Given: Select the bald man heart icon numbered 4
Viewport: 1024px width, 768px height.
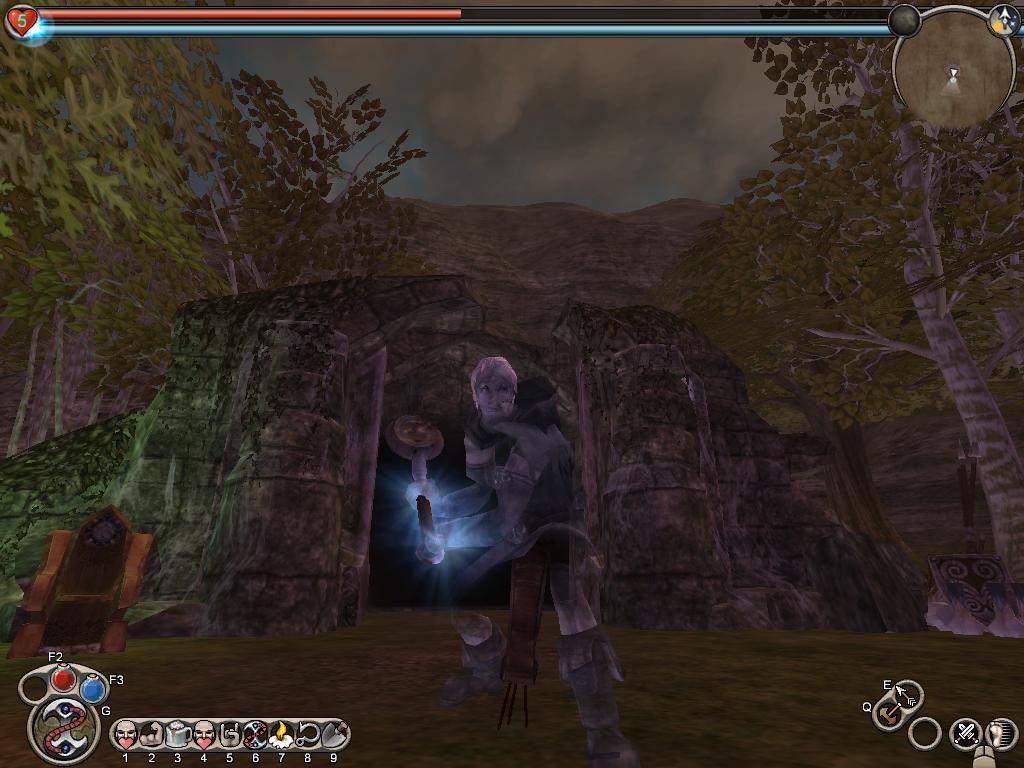Looking at the screenshot, I should 204,736.
